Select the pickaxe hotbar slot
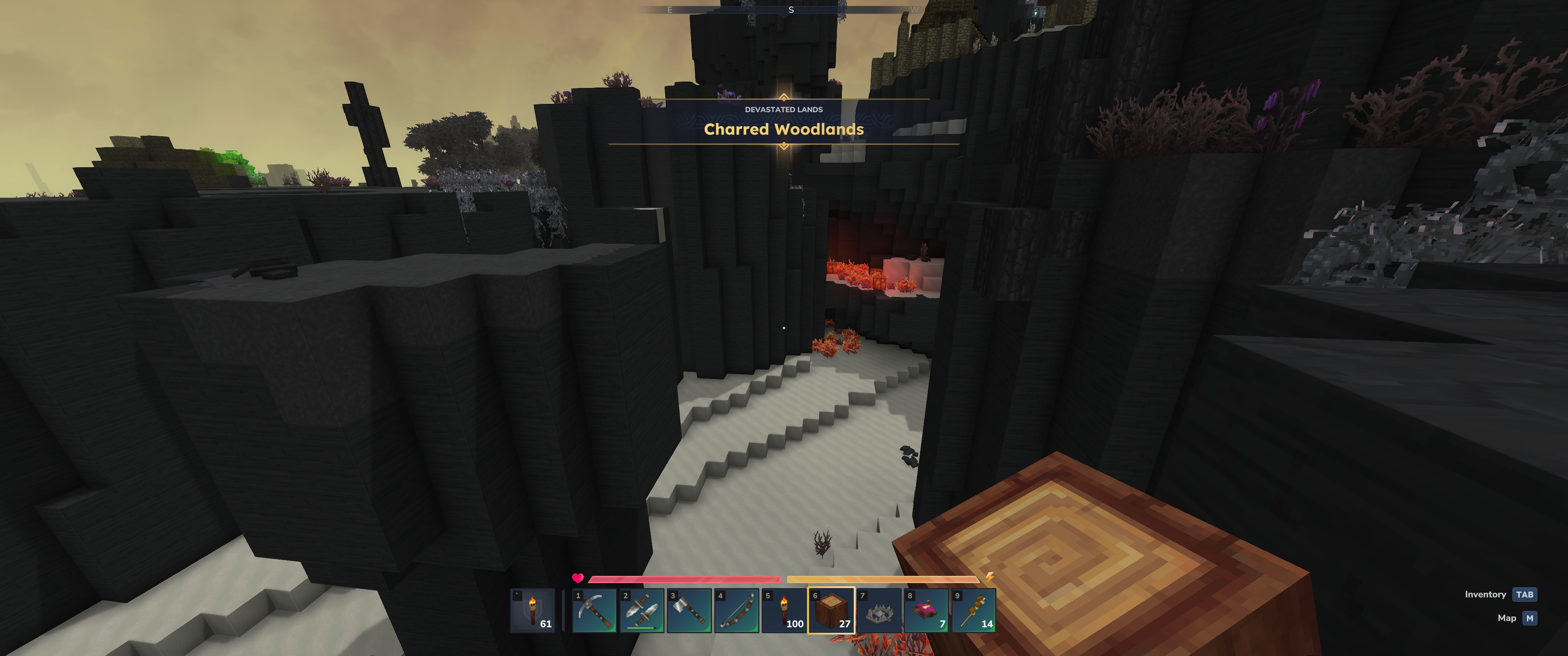Image resolution: width=1568 pixels, height=656 pixels. click(x=594, y=610)
